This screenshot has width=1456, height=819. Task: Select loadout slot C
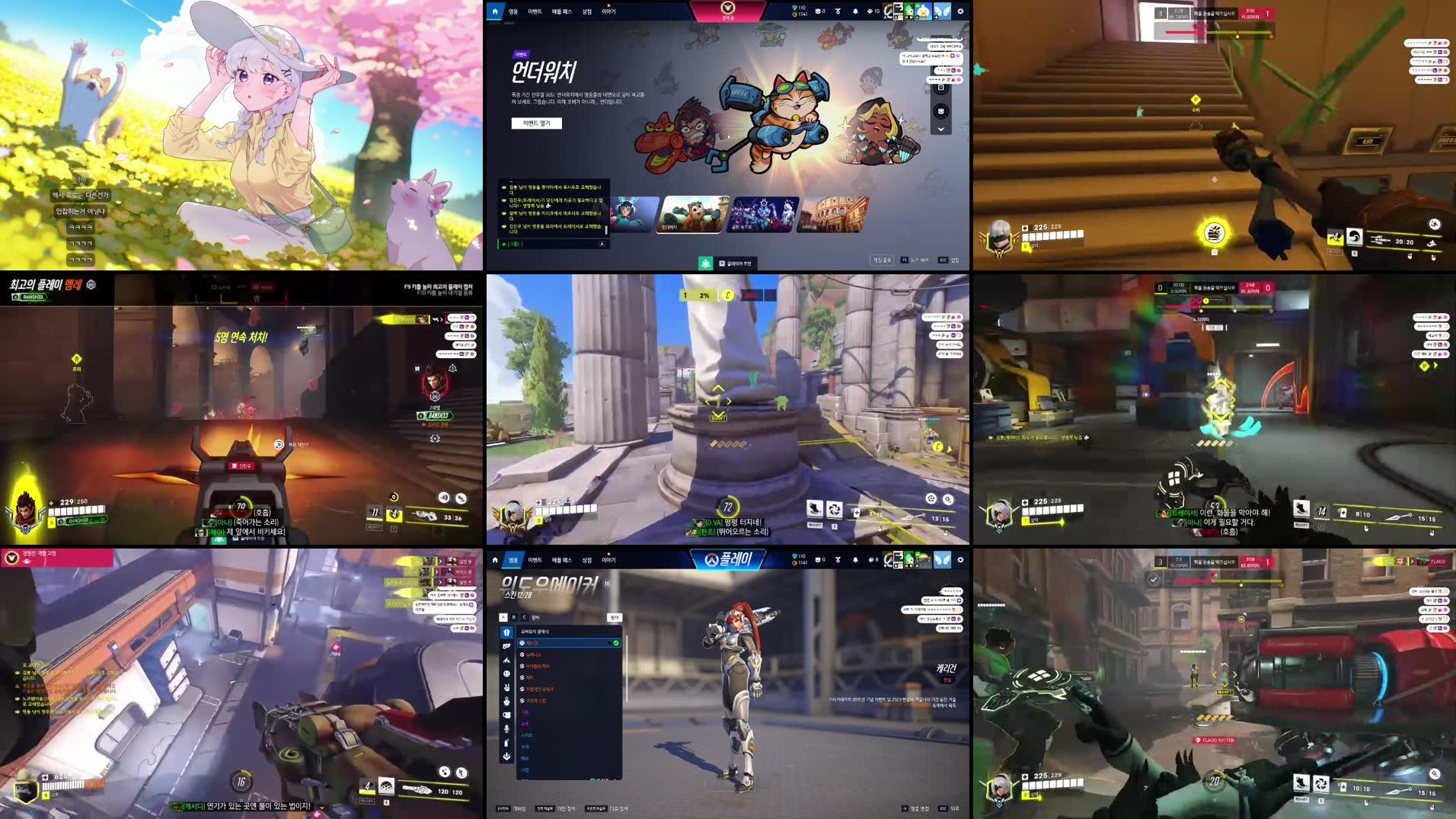(524, 616)
